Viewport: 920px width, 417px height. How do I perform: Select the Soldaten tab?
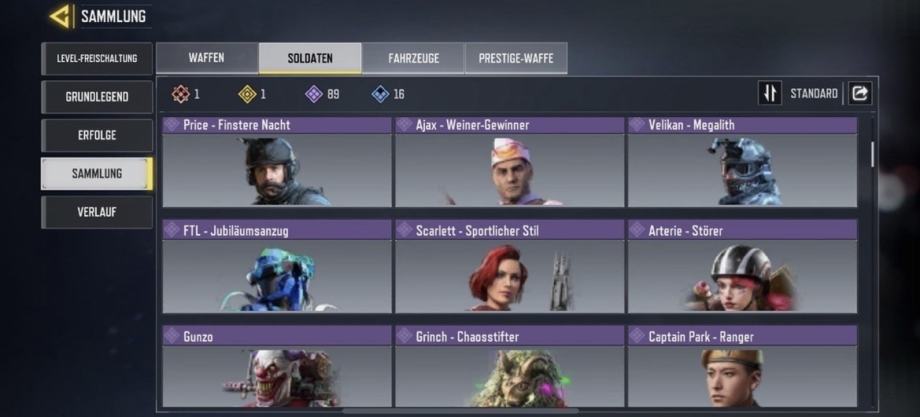310,58
